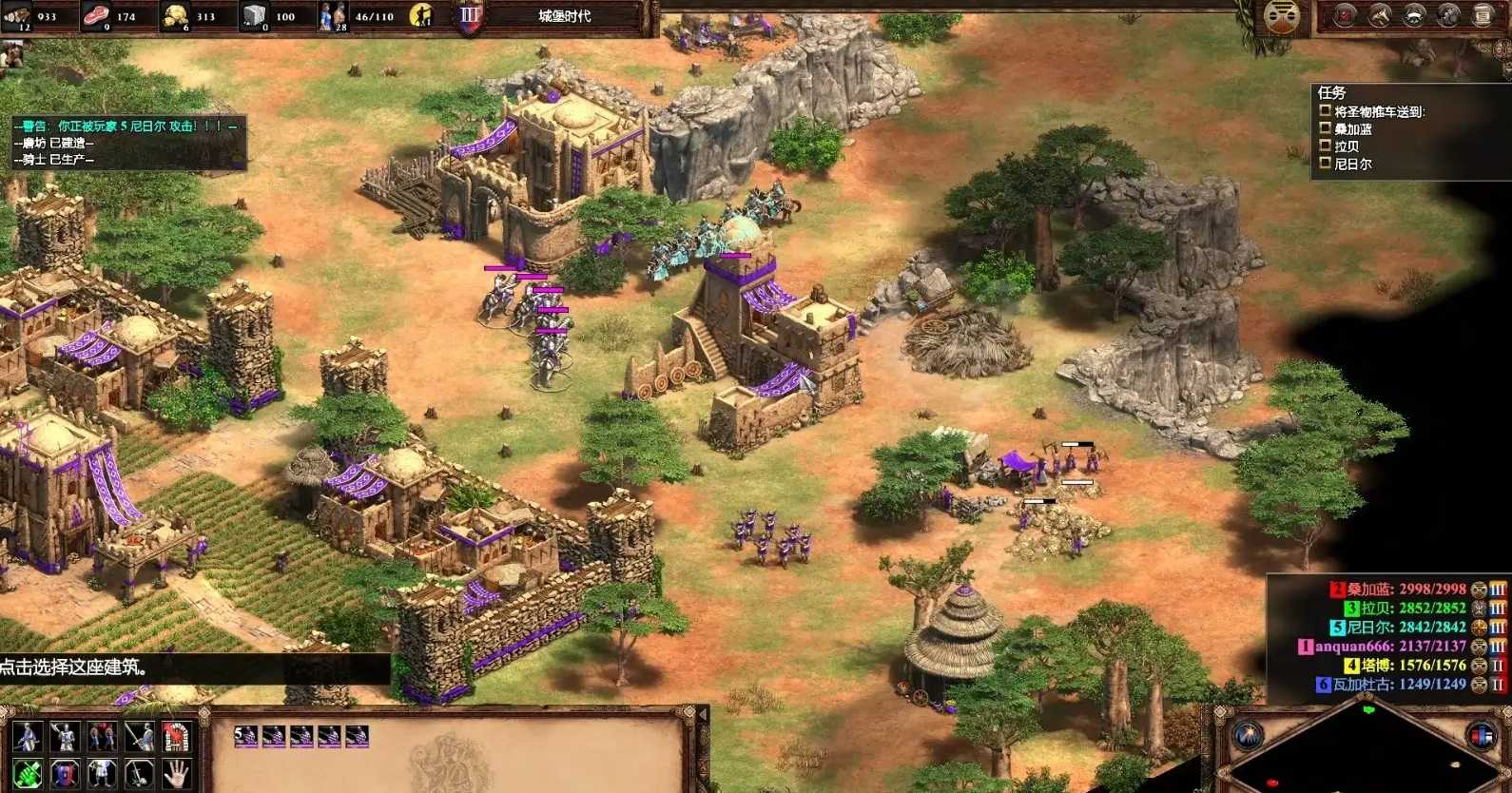Select the stand ground stance icon
The image size is (1512, 793).
[x=139, y=775]
